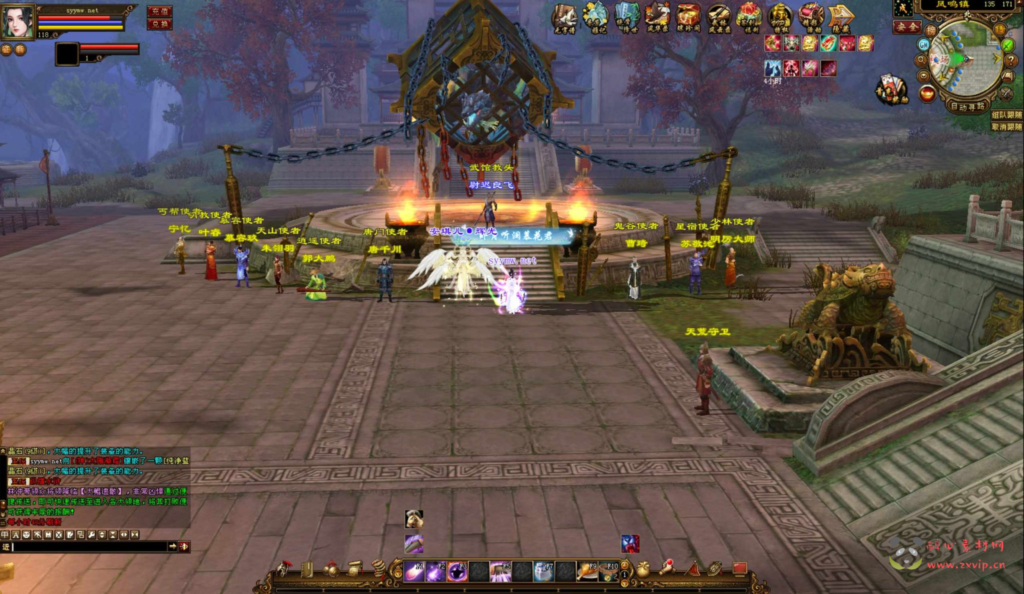Click the white horse and book icon
1024x594 pixels.
pos(565,15)
